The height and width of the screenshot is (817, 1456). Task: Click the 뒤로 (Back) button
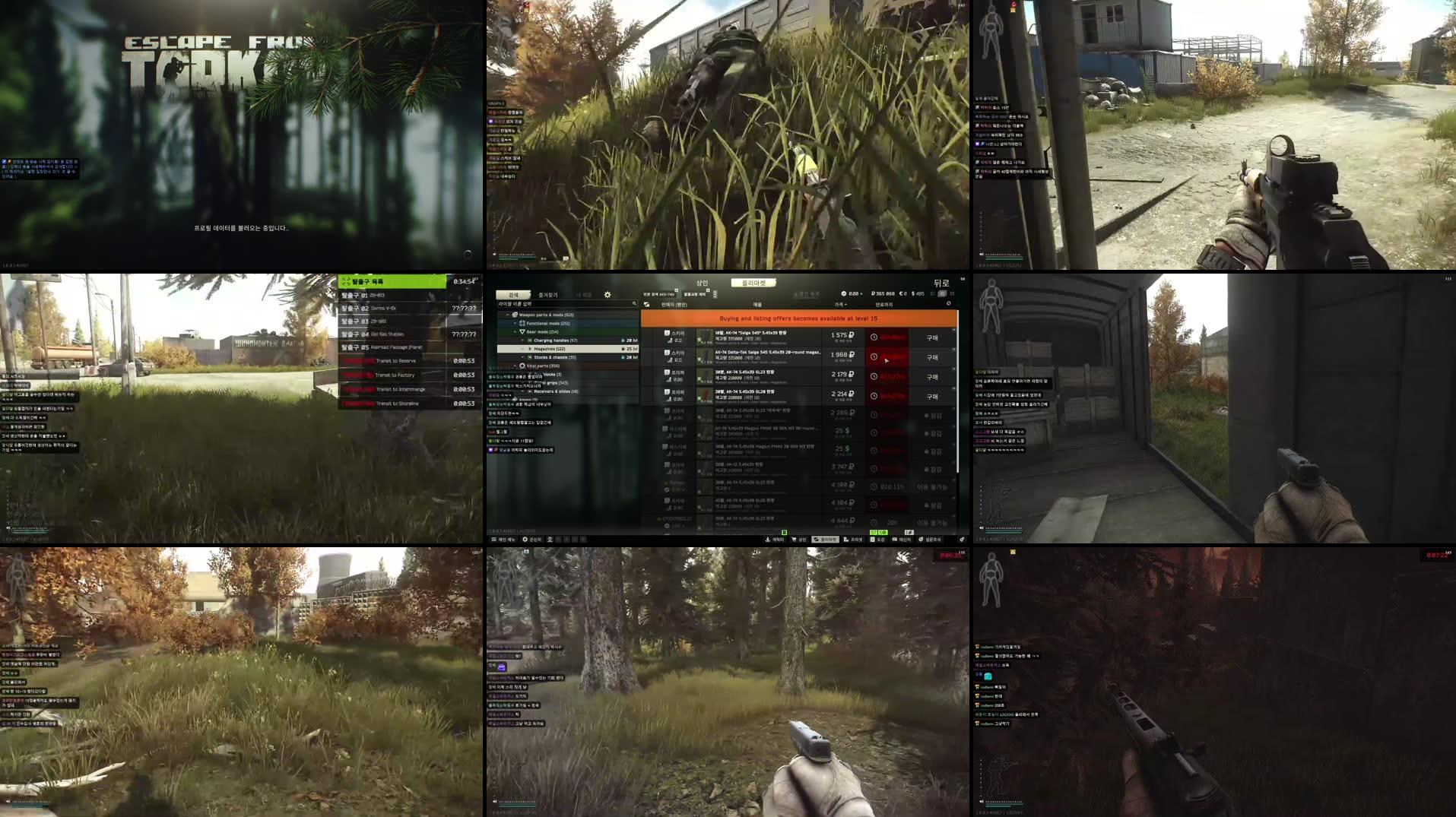[941, 283]
